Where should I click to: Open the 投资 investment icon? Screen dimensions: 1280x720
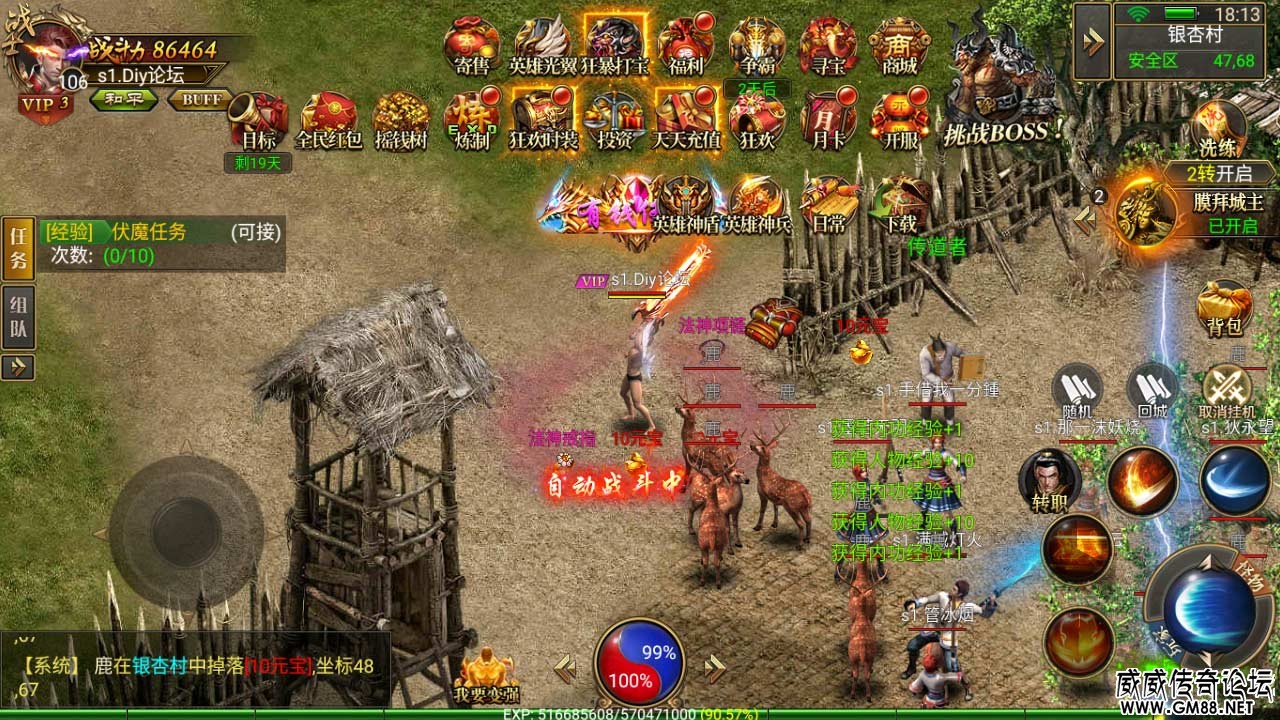pyautogui.click(x=615, y=120)
